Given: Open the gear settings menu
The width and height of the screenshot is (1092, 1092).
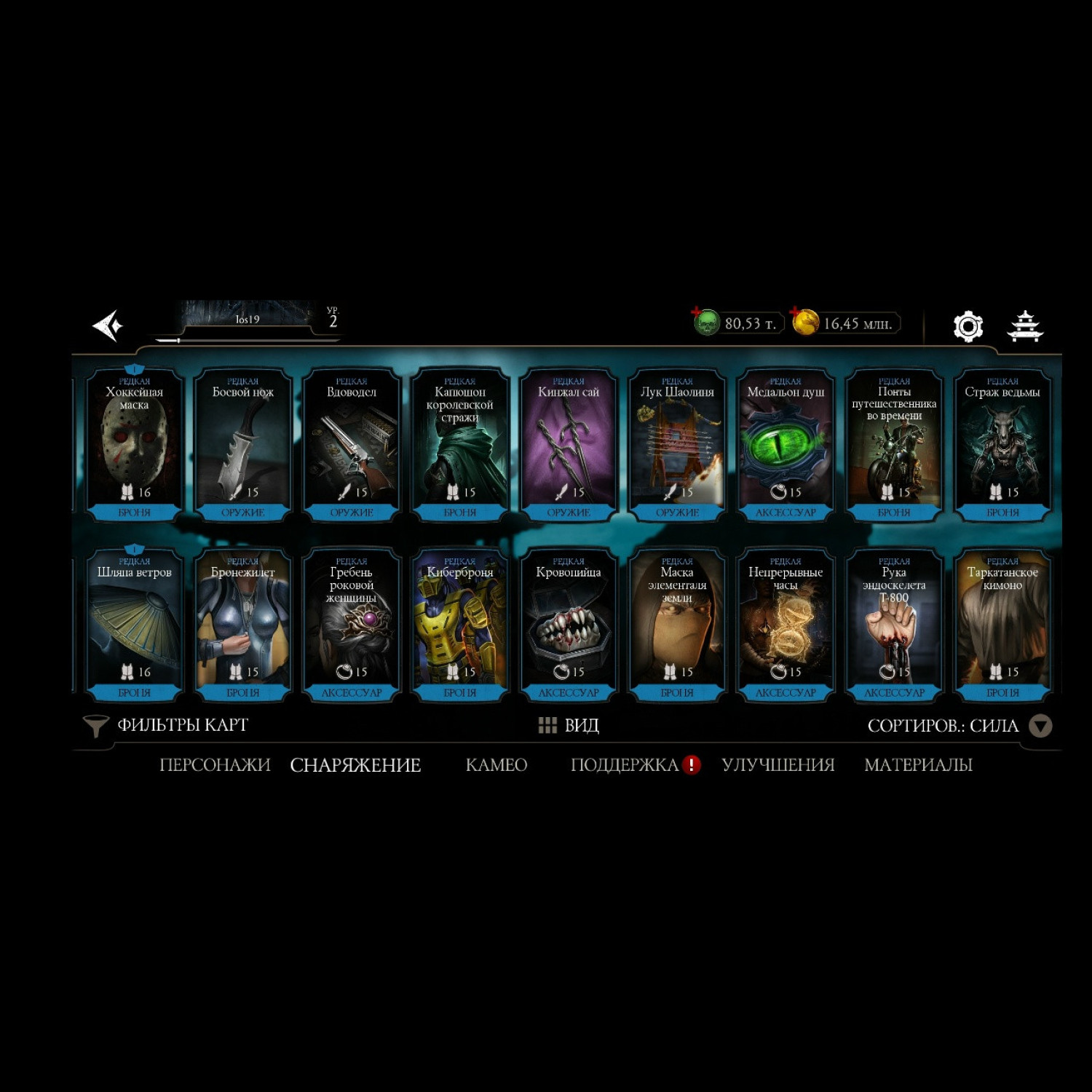Looking at the screenshot, I should [x=968, y=326].
